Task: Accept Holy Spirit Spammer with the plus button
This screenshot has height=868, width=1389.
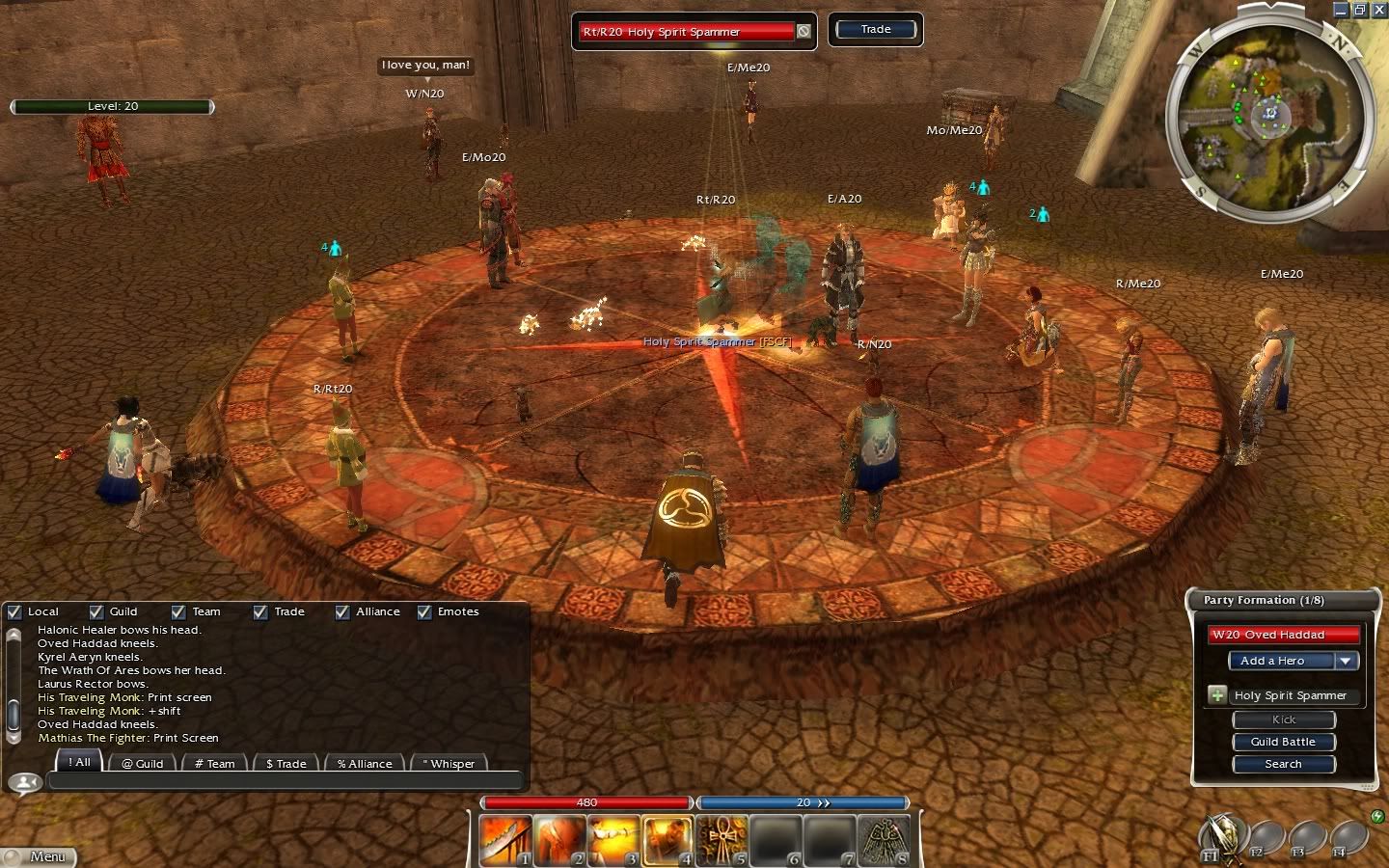Action: click(1217, 695)
